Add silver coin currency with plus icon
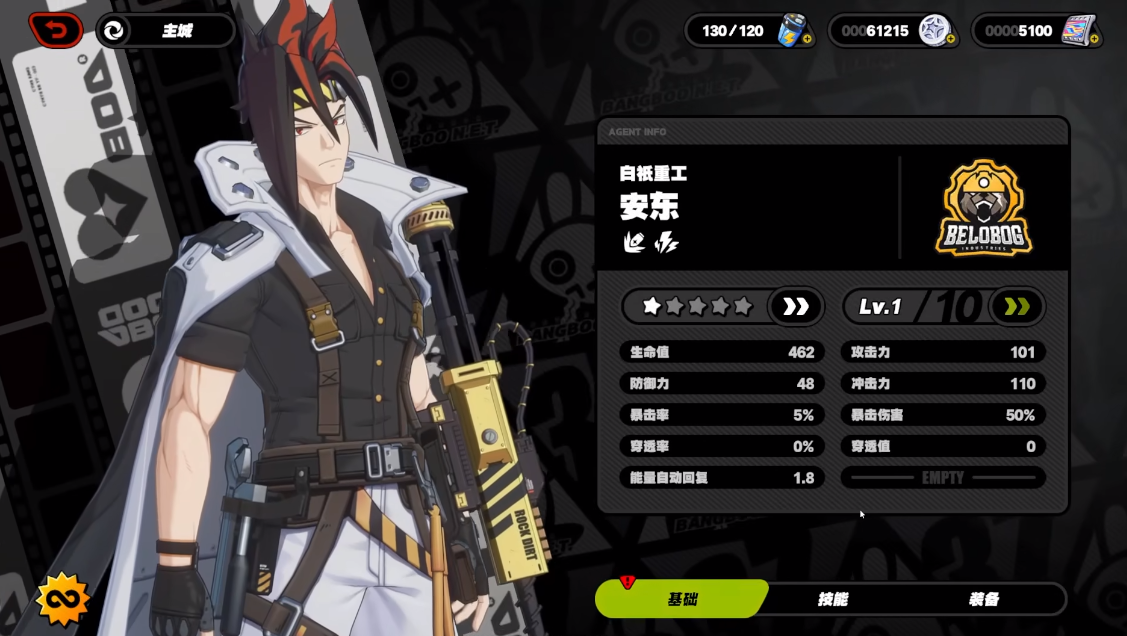The image size is (1127, 636). [950, 40]
